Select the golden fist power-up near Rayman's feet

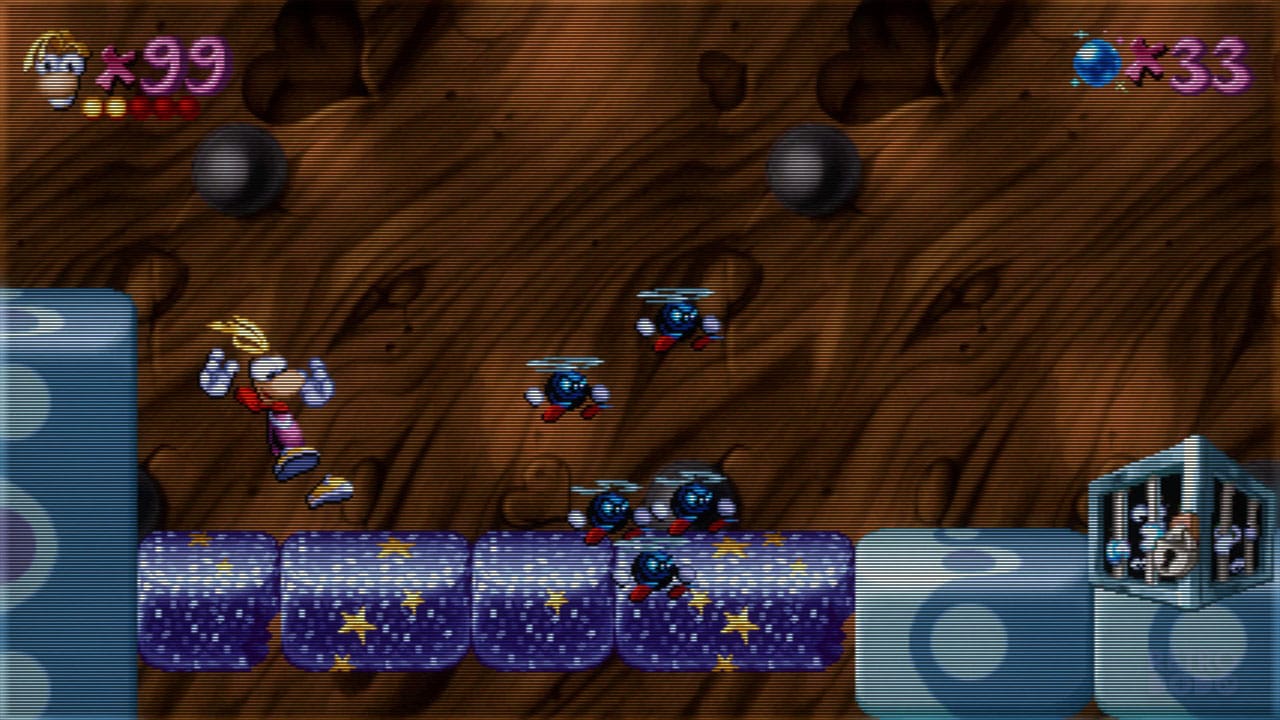(x=330, y=489)
